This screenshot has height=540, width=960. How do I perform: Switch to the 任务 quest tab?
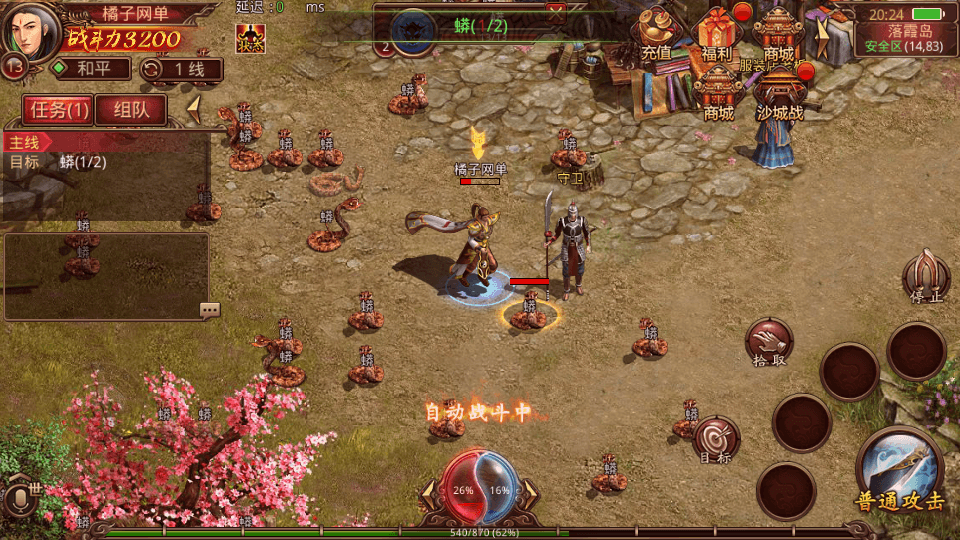pyautogui.click(x=58, y=110)
